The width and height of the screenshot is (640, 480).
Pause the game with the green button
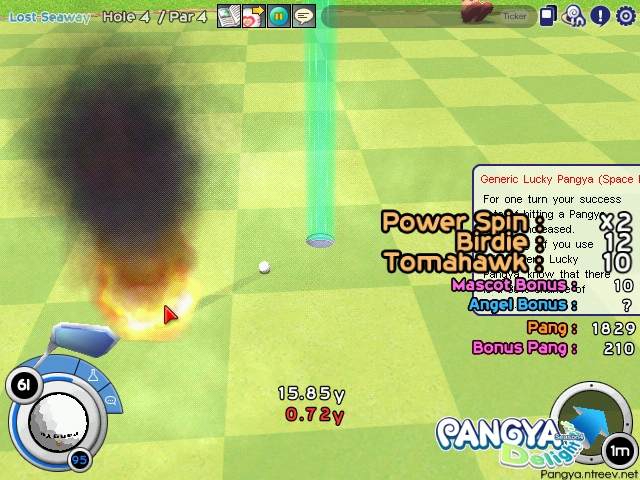click(279, 16)
